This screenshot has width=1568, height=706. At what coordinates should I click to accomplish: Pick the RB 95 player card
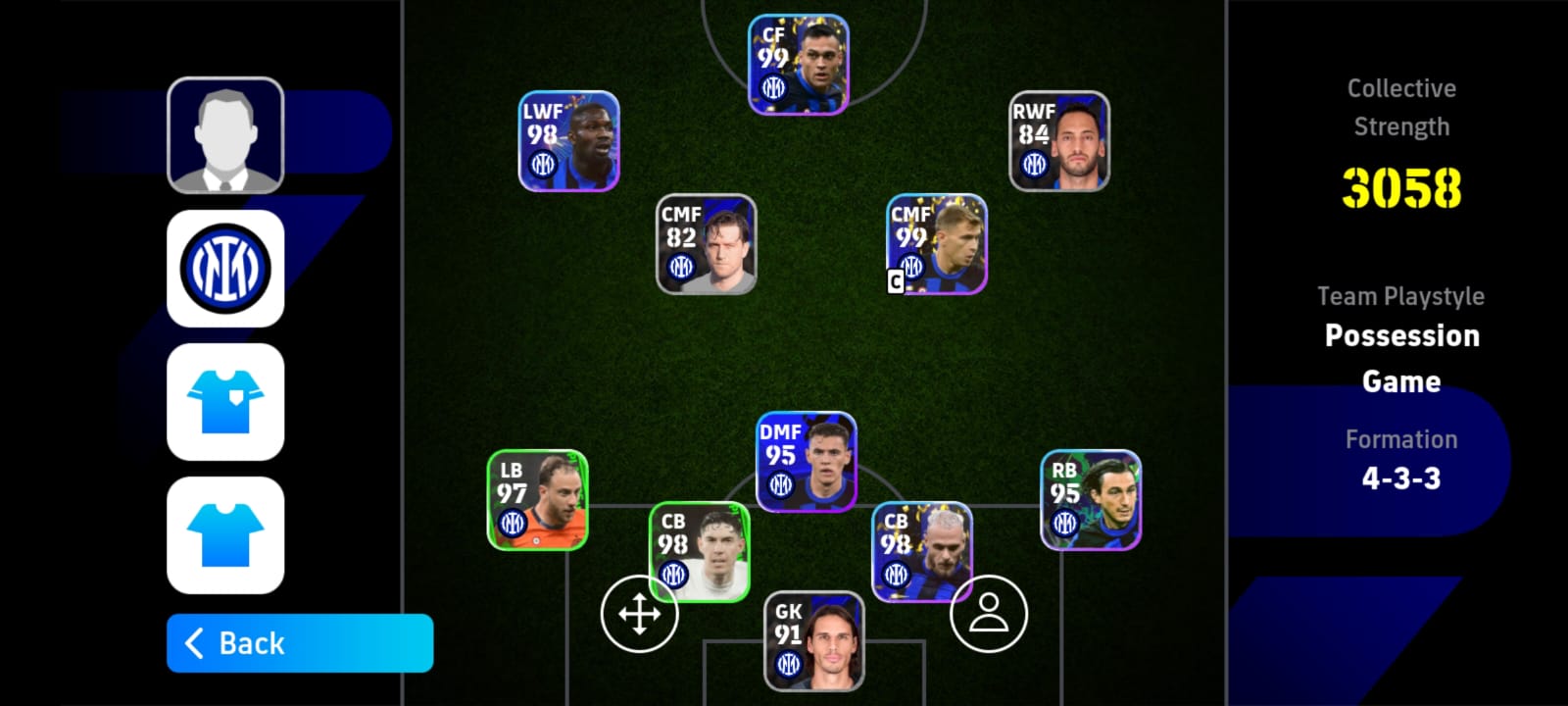1090,500
